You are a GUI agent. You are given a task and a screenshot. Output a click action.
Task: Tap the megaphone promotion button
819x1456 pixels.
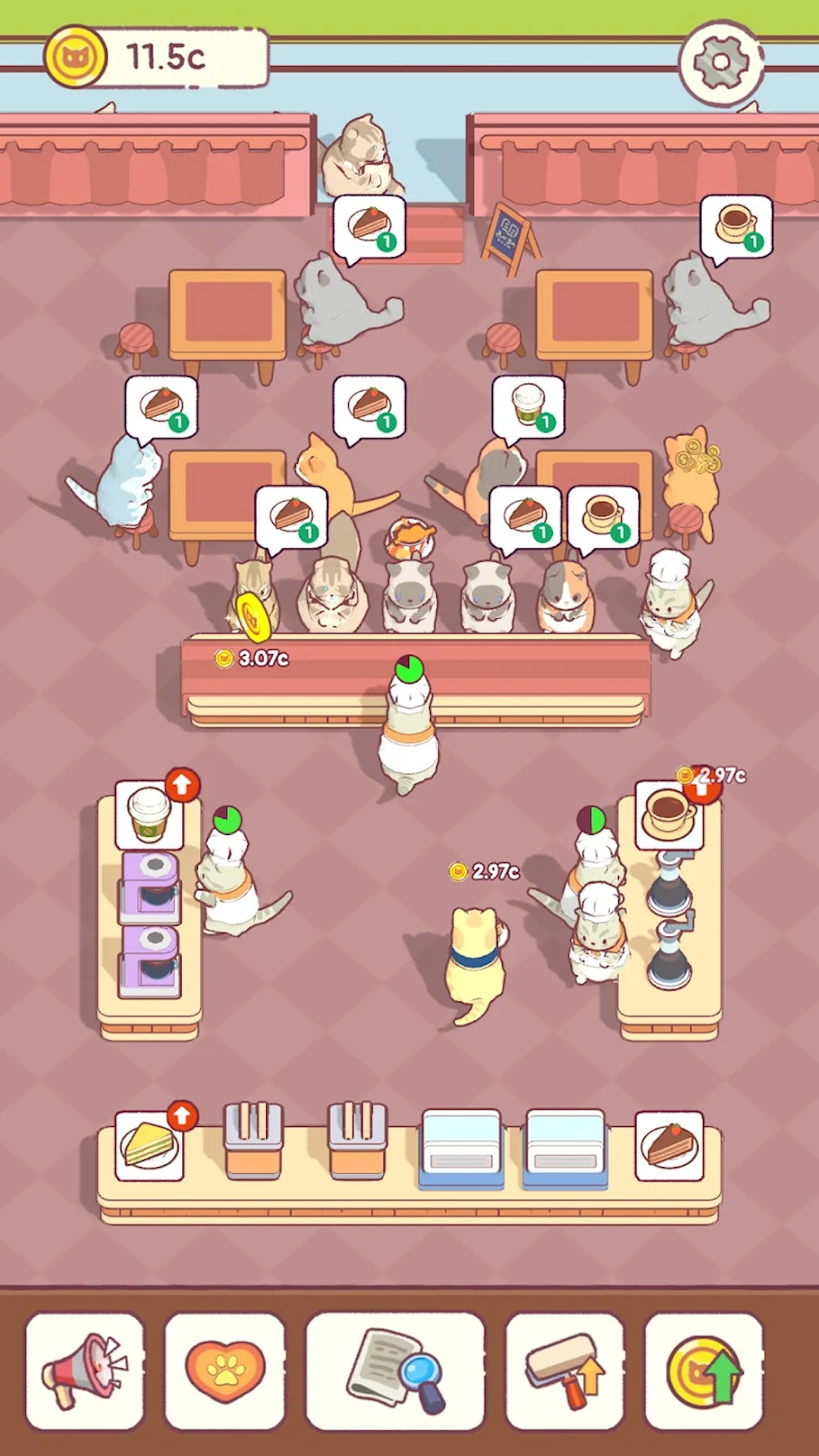point(84,1371)
